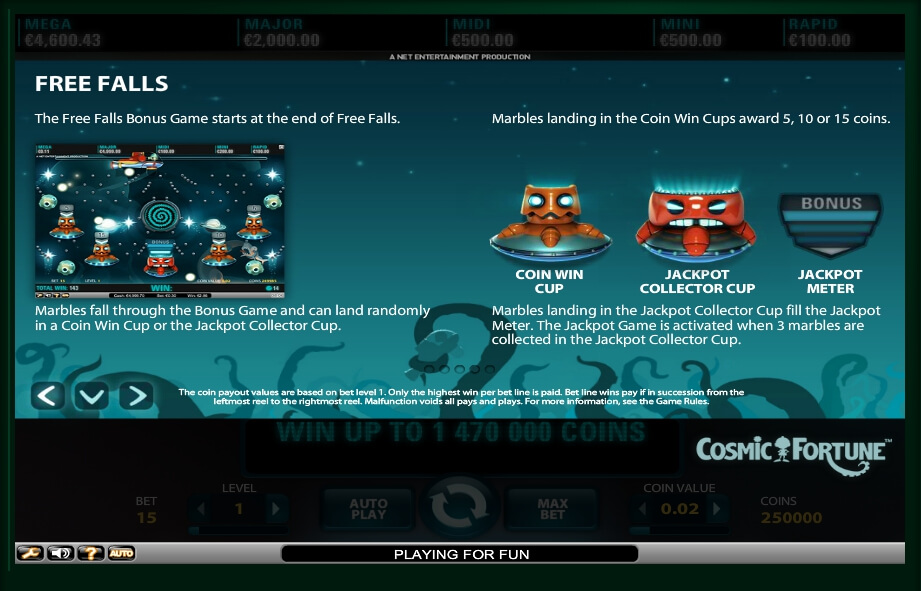Go to the previous paytable page
921x591 pixels.
(x=48, y=395)
